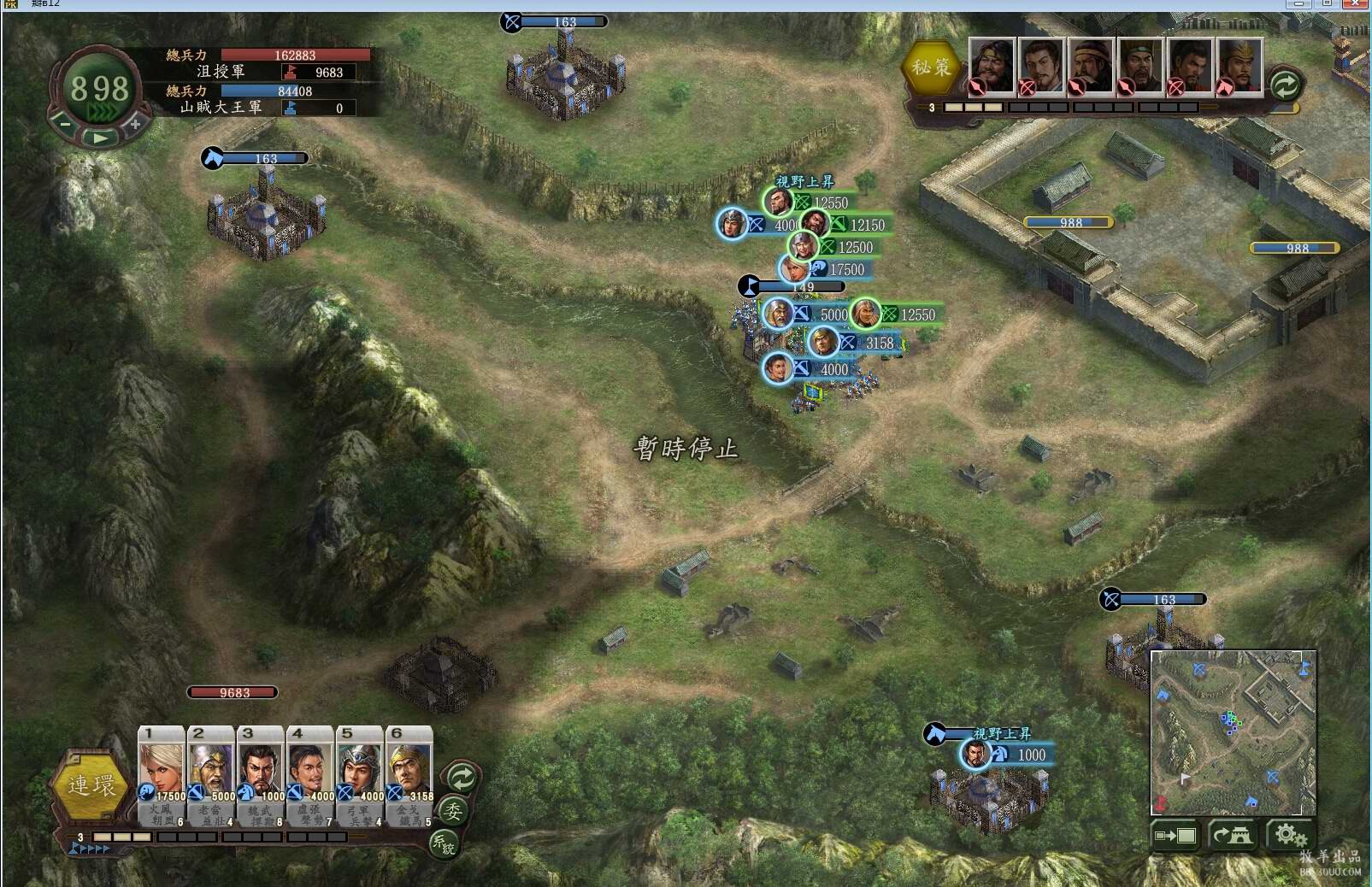Cycle enemy officer portraits with green arrows
1372x887 pixels.
tap(1285, 85)
